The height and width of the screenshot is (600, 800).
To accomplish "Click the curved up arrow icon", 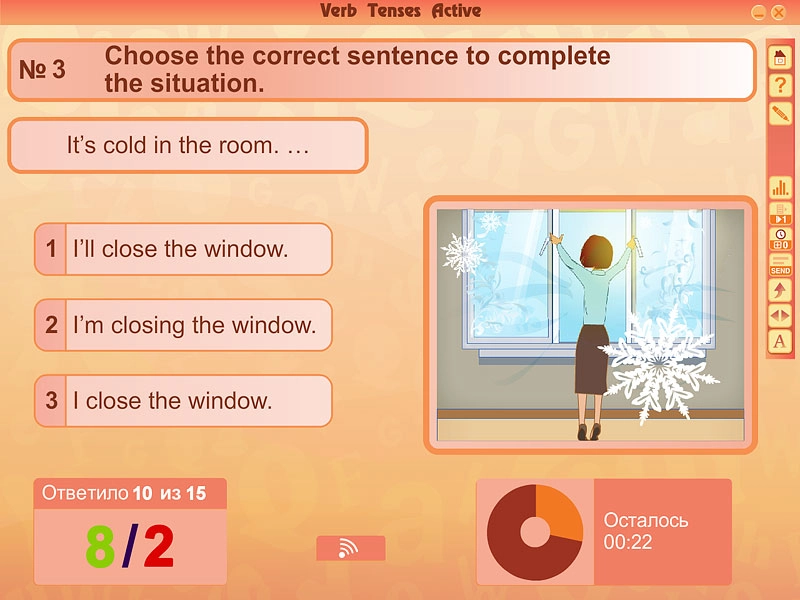I will point(780,290).
